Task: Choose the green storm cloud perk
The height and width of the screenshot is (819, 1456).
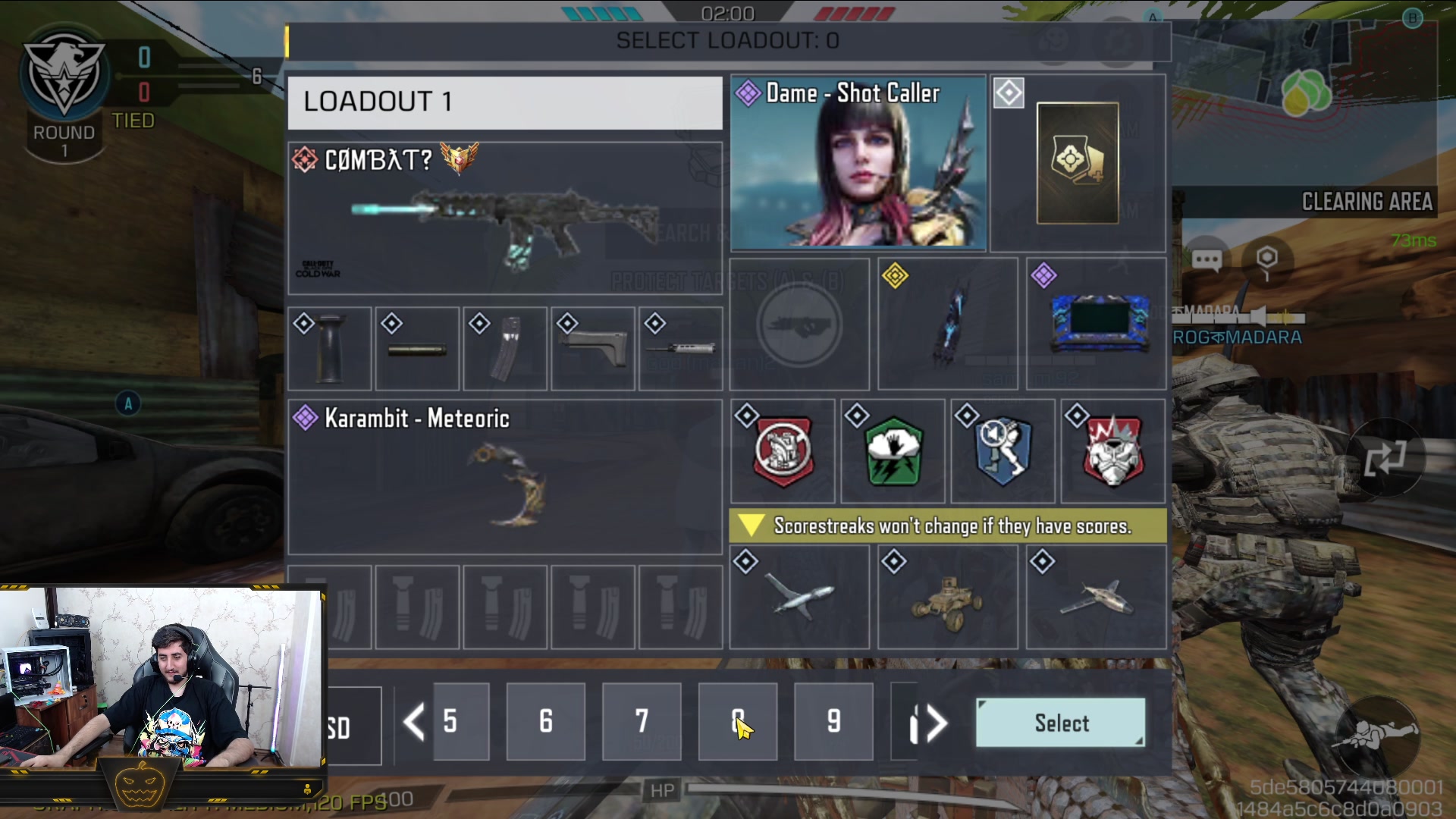Action: coord(893,451)
